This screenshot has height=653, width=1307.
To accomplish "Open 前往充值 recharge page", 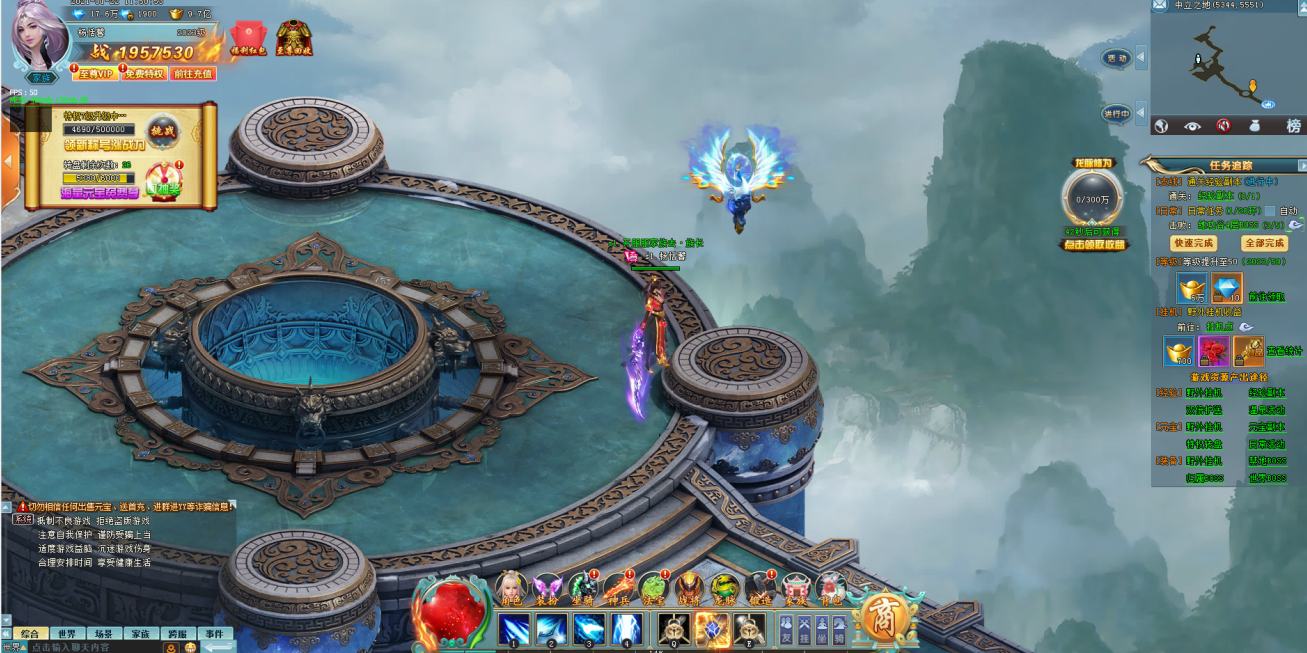I will coord(193,73).
